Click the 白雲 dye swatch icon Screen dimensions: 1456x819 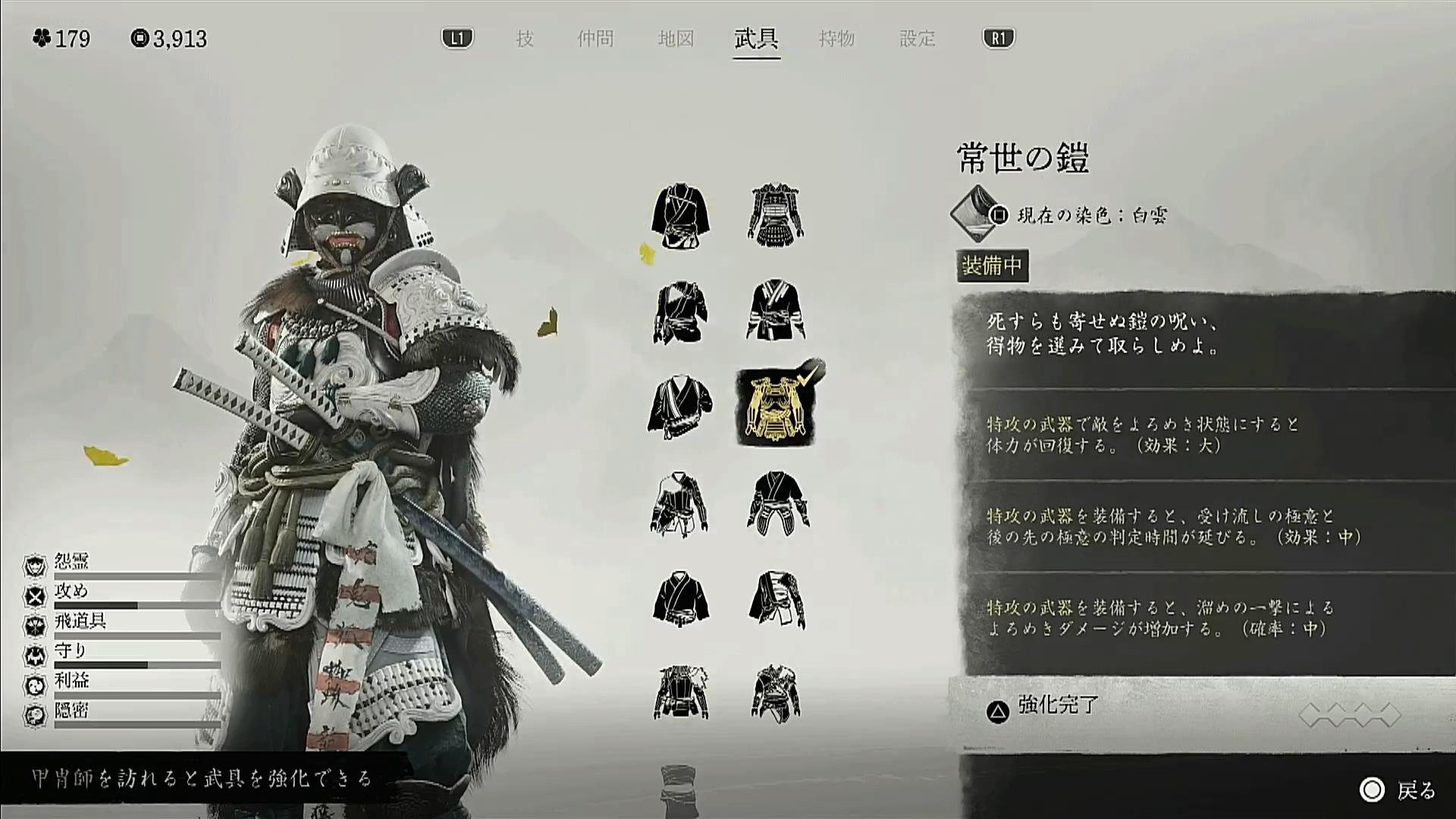pyautogui.click(x=975, y=214)
